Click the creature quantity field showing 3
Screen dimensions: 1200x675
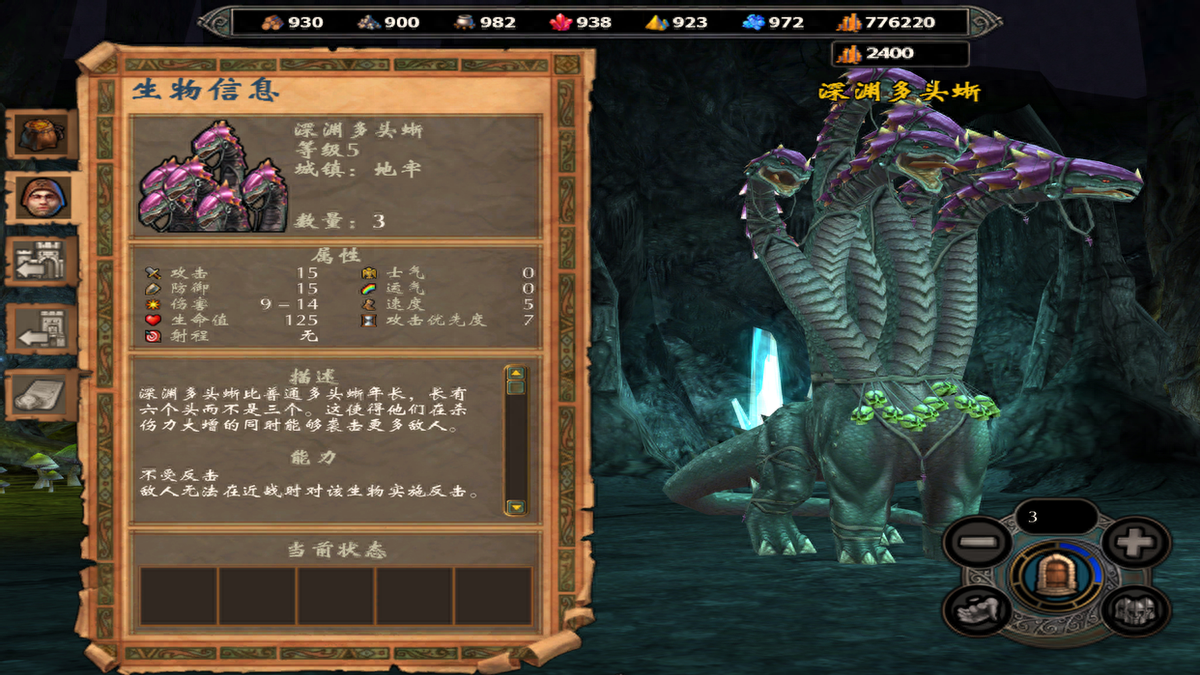coord(1056,517)
